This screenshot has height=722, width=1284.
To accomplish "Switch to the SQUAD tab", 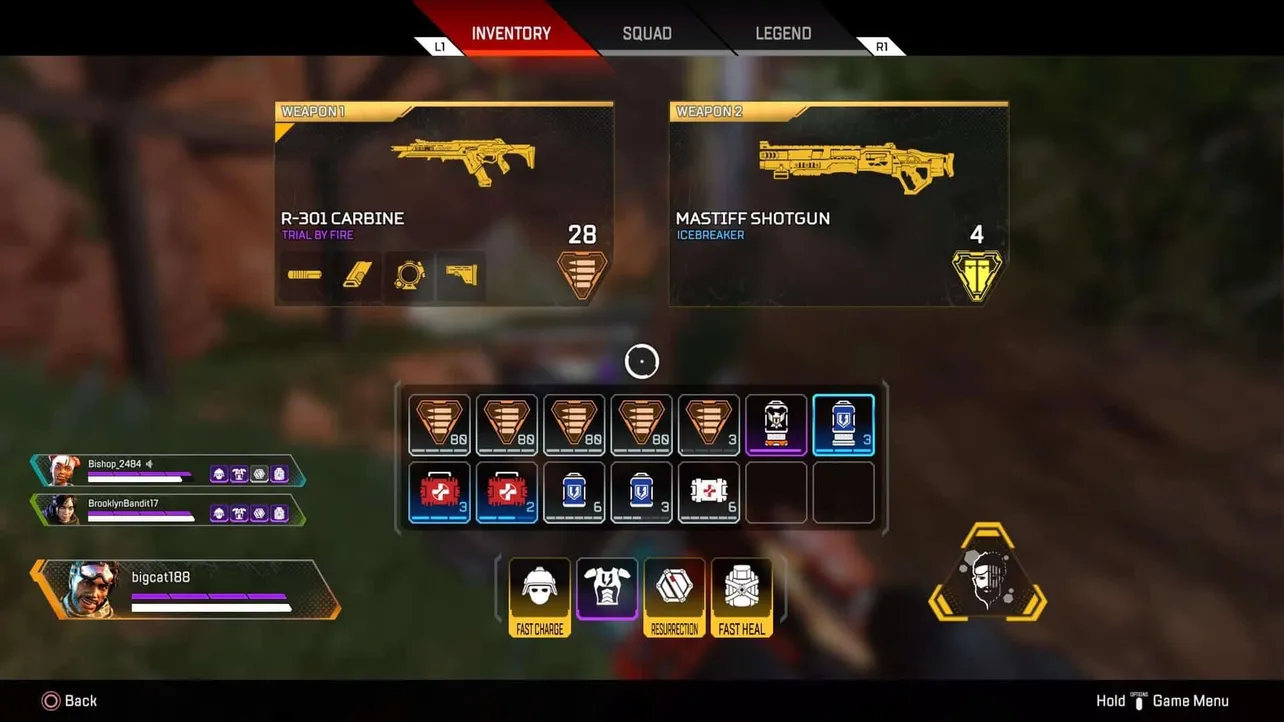I will (646, 33).
